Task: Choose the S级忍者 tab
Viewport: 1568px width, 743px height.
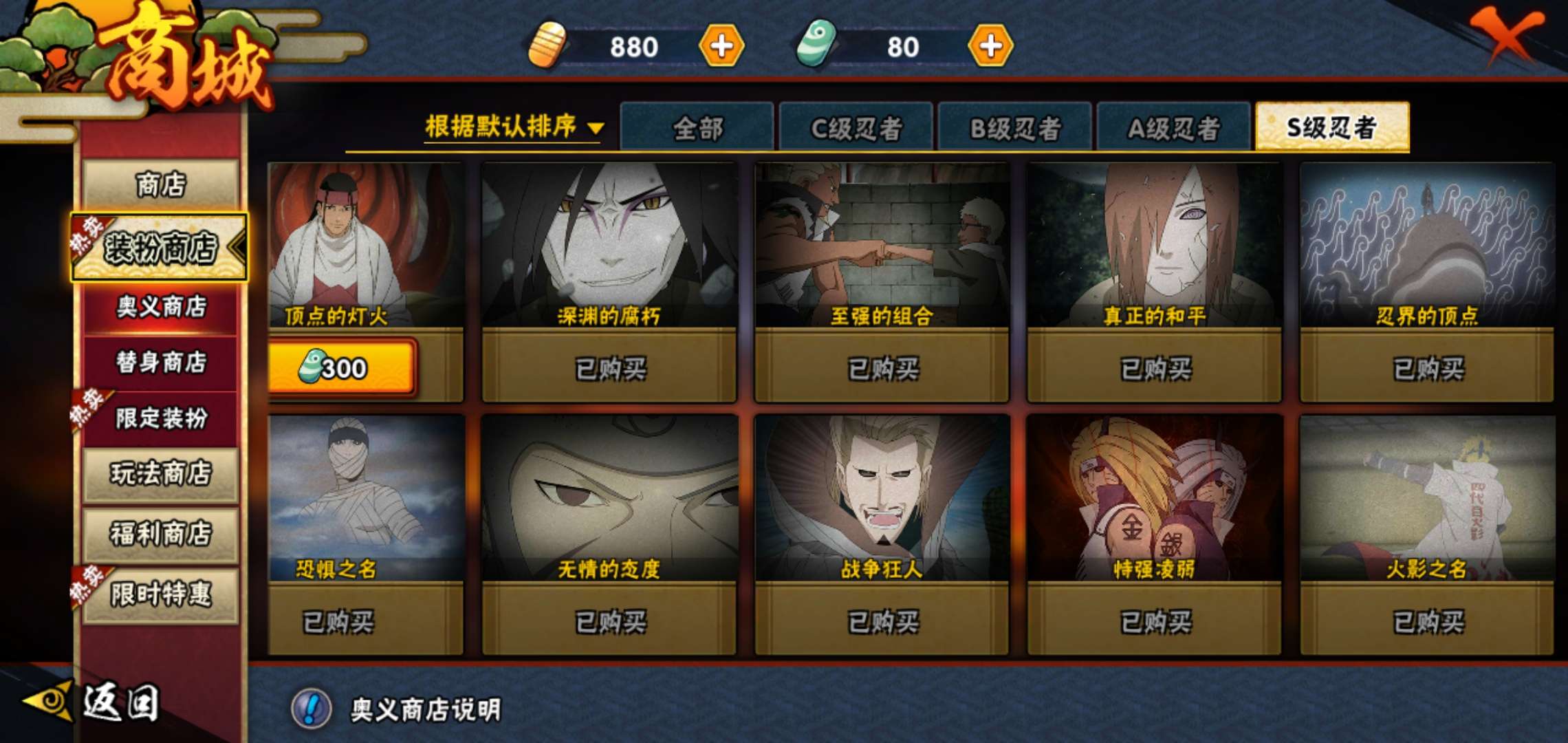Action: pyautogui.click(x=1331, y=127)
